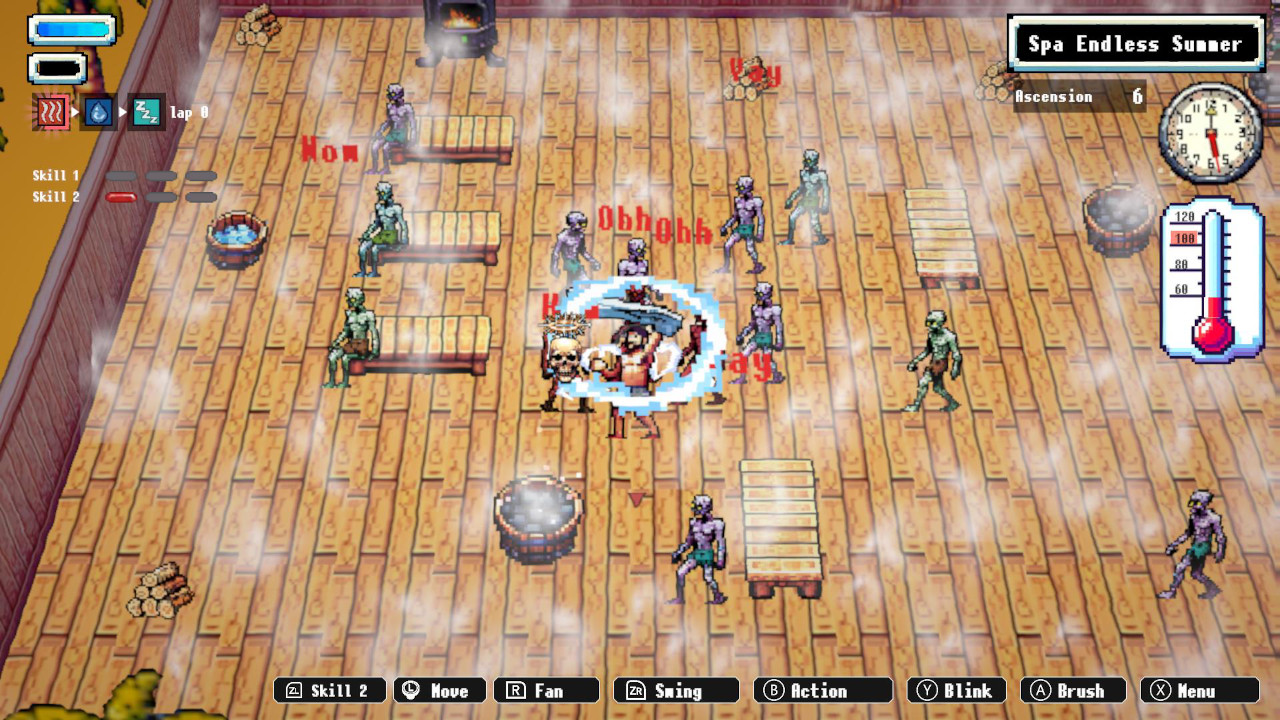Select the red heat phase icon
This screenshot has width=1280, height=720.
(x=53, y=110)
